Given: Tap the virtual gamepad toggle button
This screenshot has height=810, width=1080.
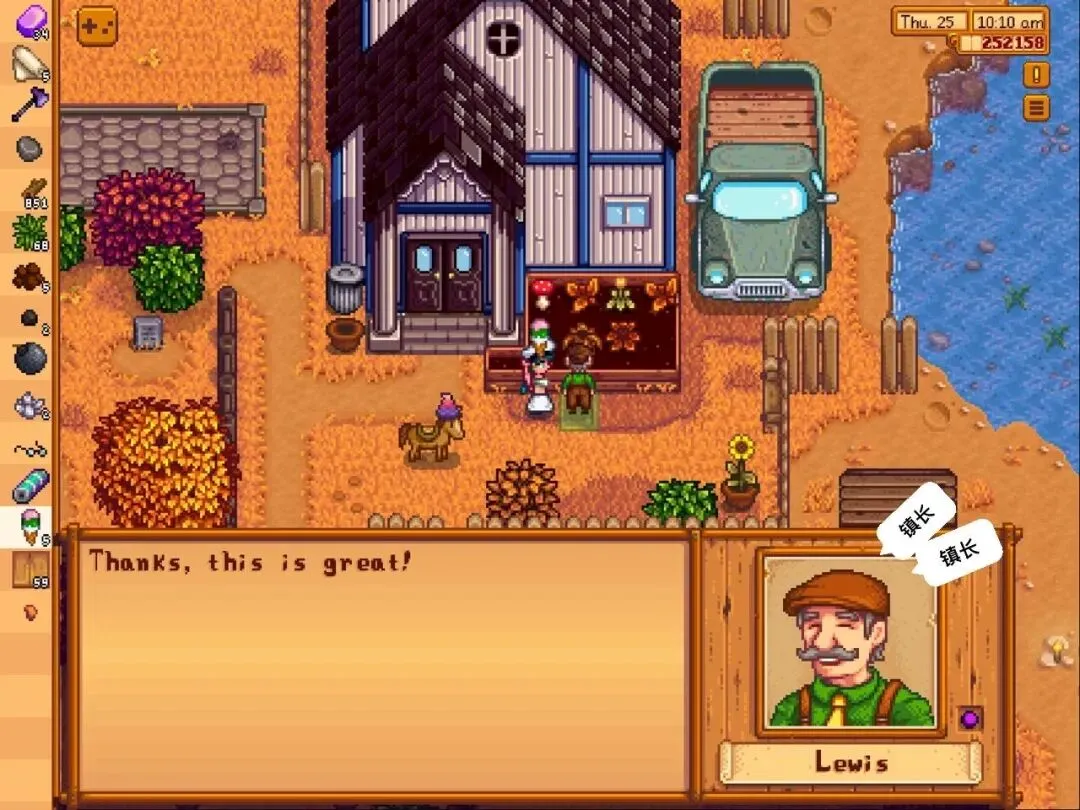Looking at the screenshot, I should [x=97, y=27].
